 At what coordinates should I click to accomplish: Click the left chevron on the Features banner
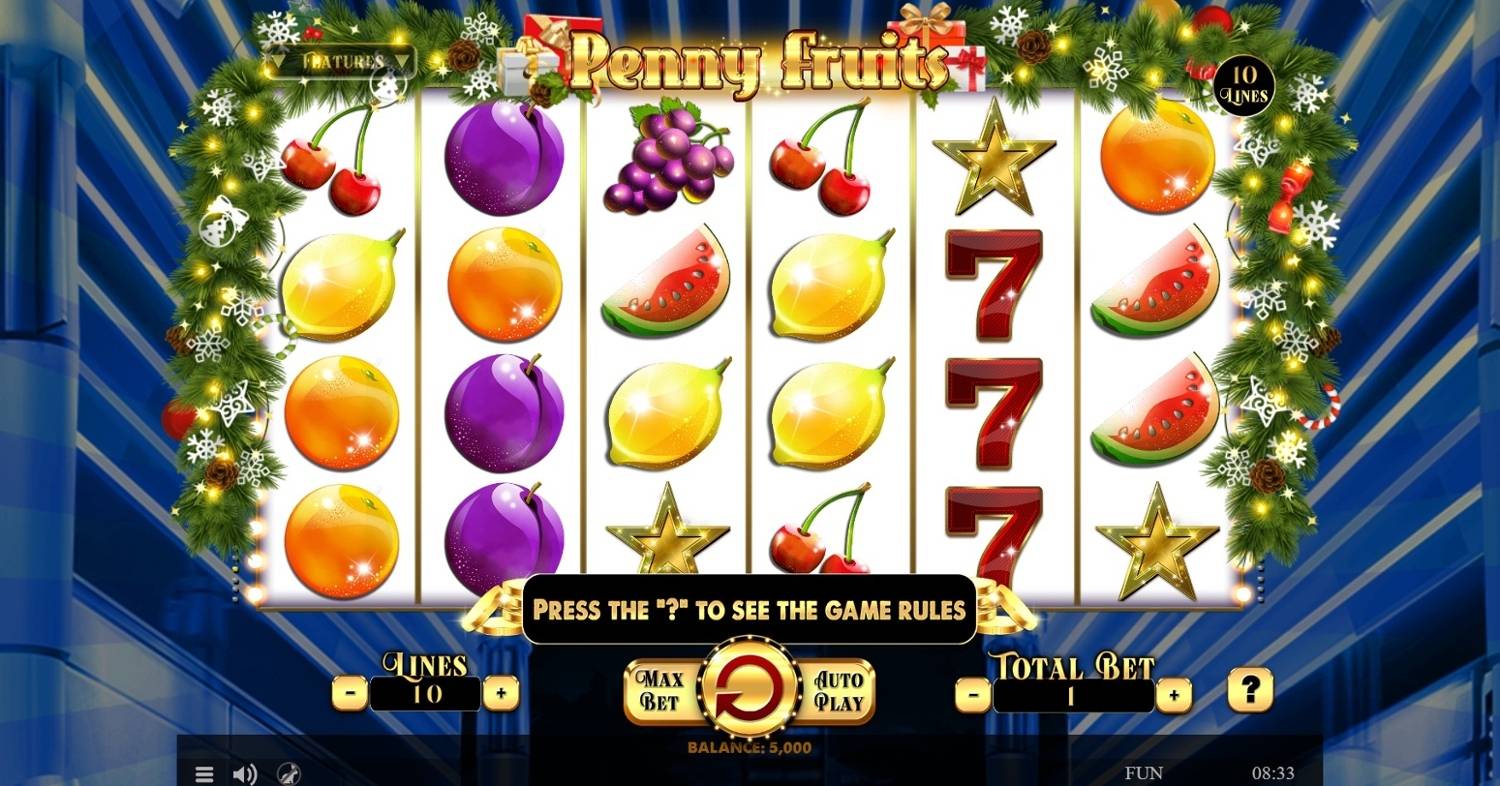[x=277, y=61]
